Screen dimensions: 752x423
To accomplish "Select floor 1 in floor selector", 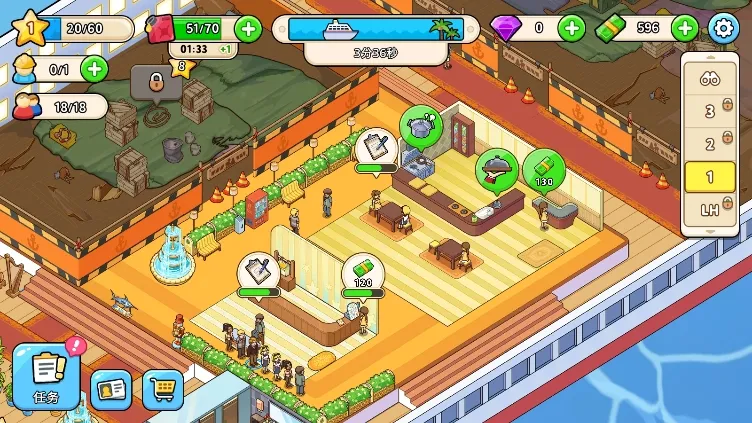I will [711, 177].
